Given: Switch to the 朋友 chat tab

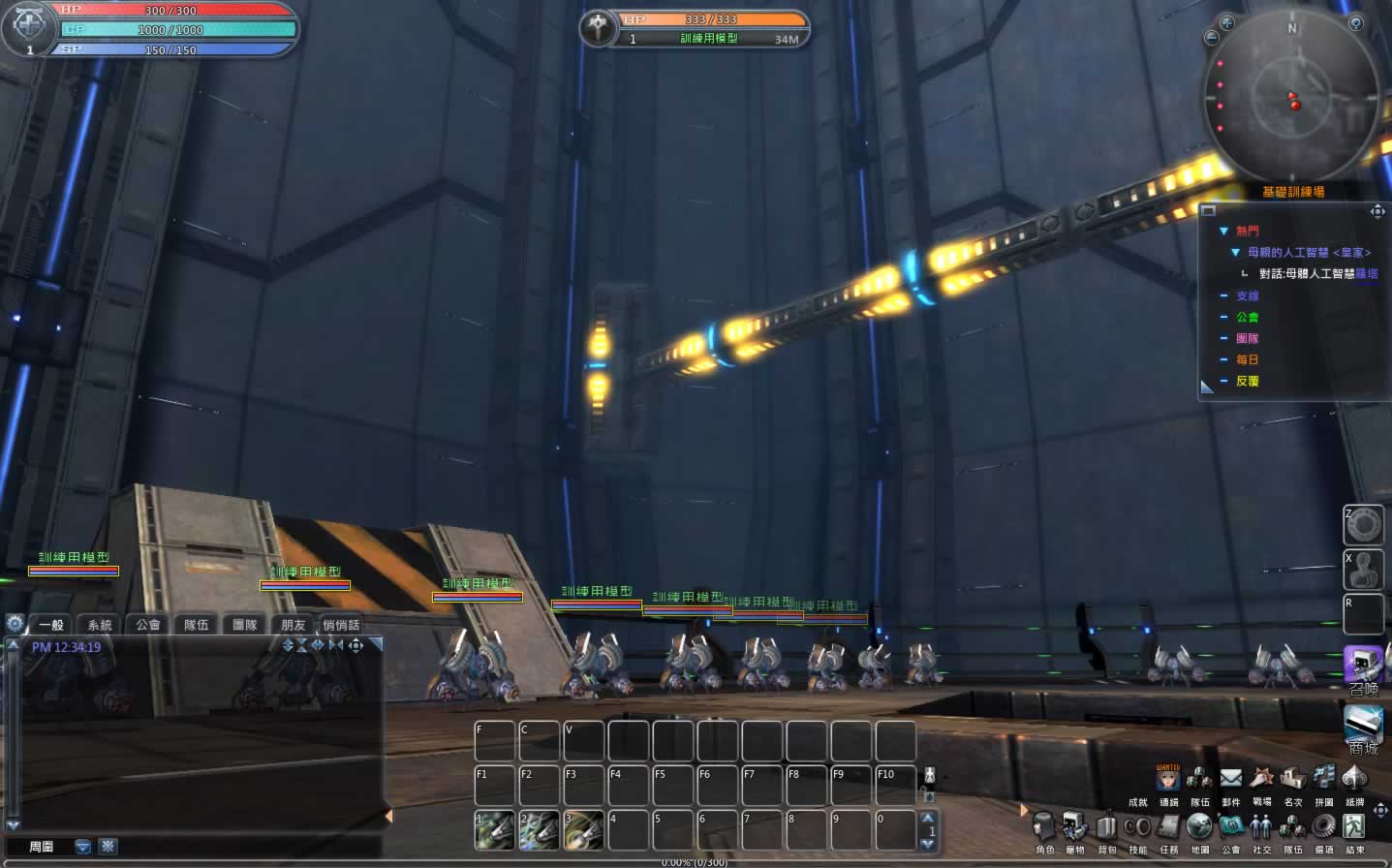Looking at the screenshot, I should (x=294, y=625).
